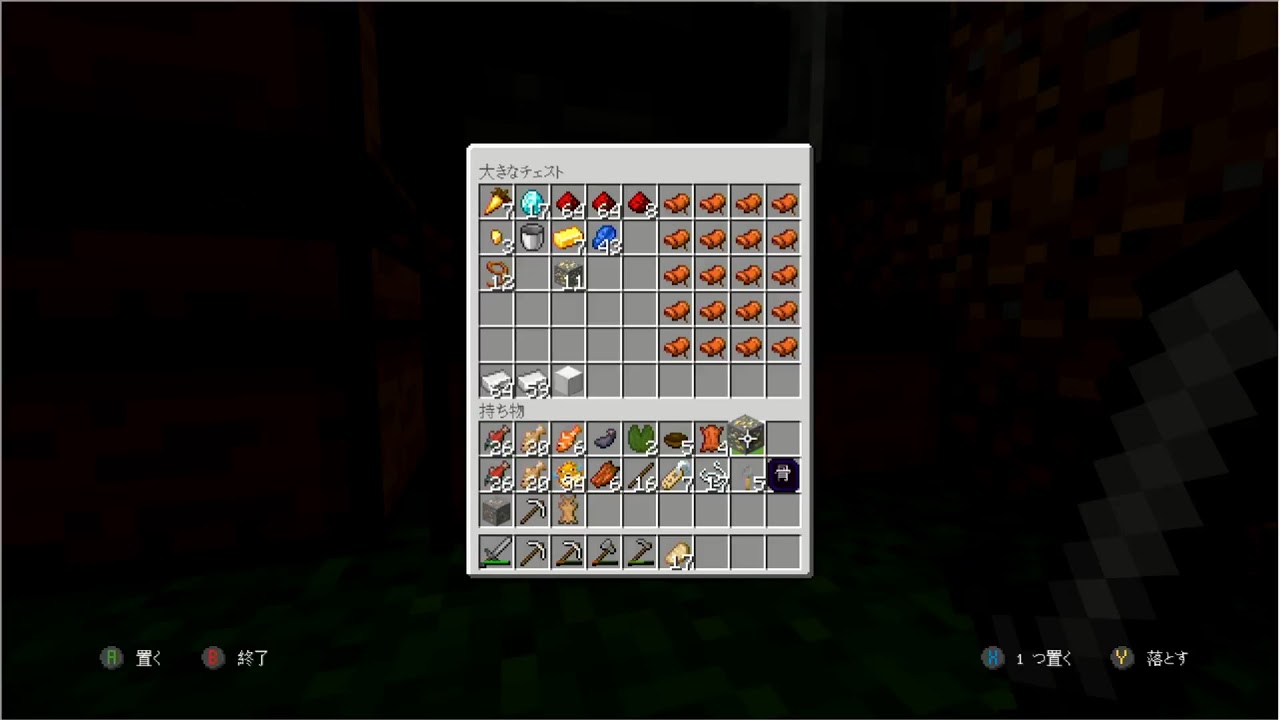Select the quartz block in the chest
Image resolution: width=1280 pixels, height=720 pixels.
pos(568,382)
